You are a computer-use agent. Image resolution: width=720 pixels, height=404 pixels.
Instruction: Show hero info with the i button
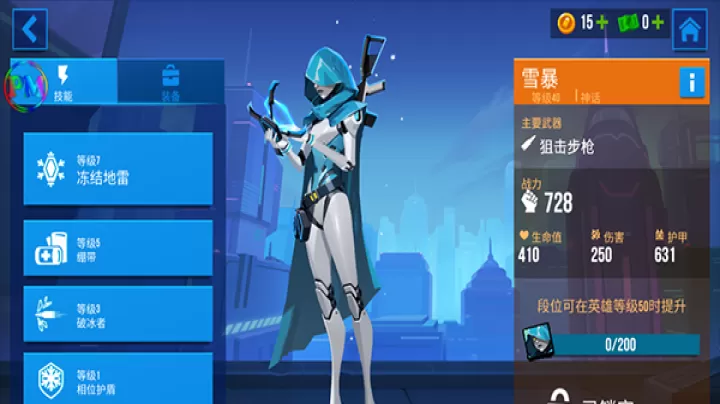(x=692, y=82)
